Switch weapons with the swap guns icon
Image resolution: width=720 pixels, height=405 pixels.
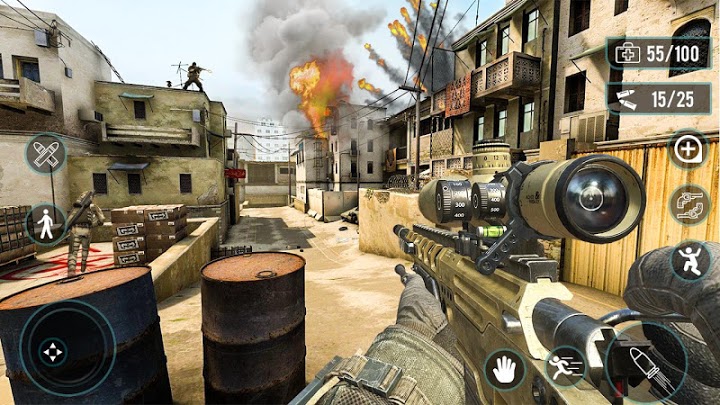(x=688, y=205)
